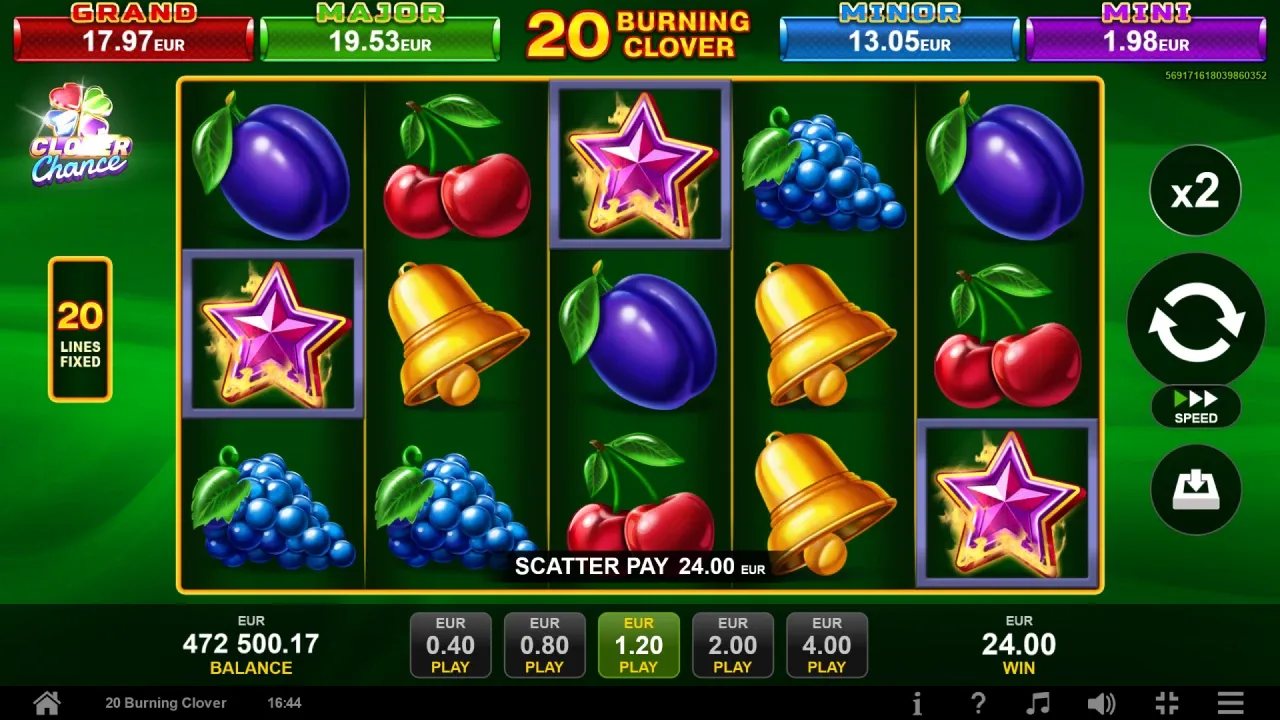Select the 0.40 EUR play bet
This screenshot has width=1280, height=720.
pos(451,645)
